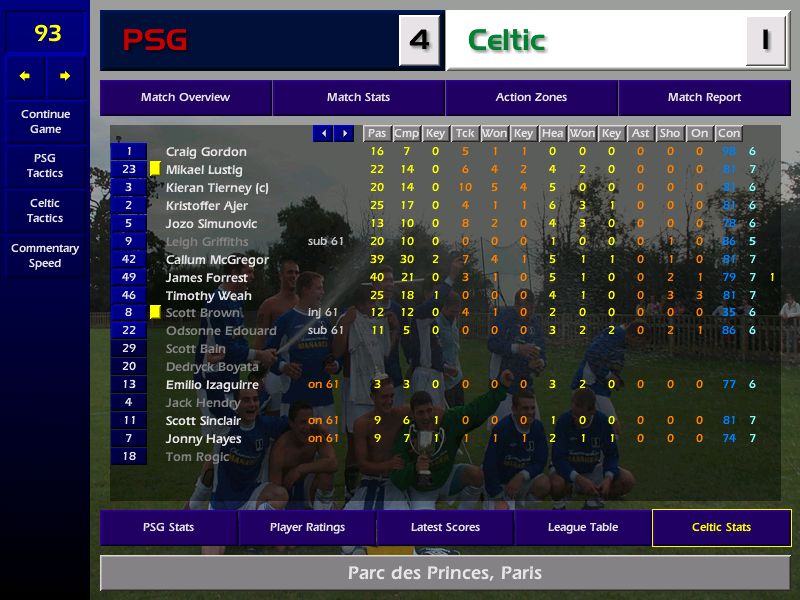
Task: Check the Latest Scores
Action: click(445, 528)
